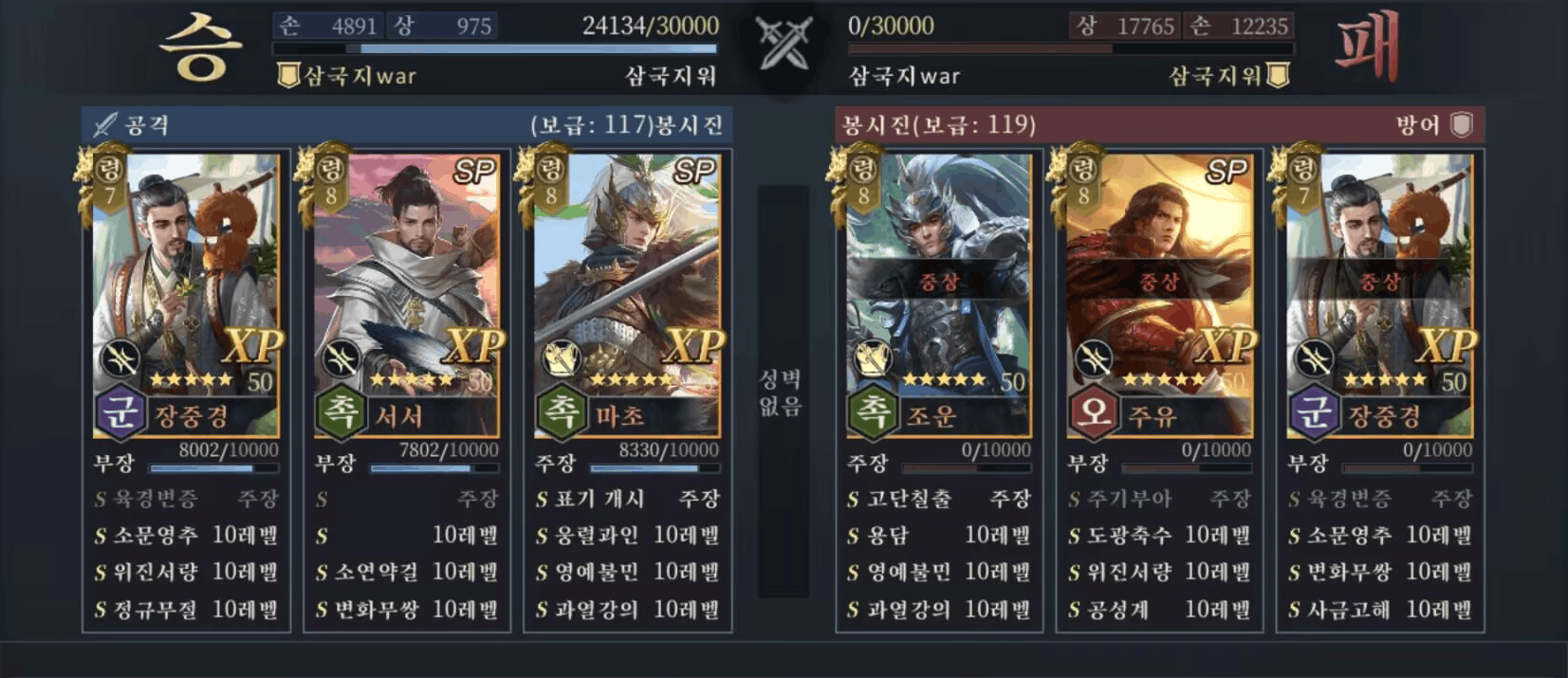The image size is (1568, 678).
Task: Show the 용담 skill details
Action: (x=937, y=536)
